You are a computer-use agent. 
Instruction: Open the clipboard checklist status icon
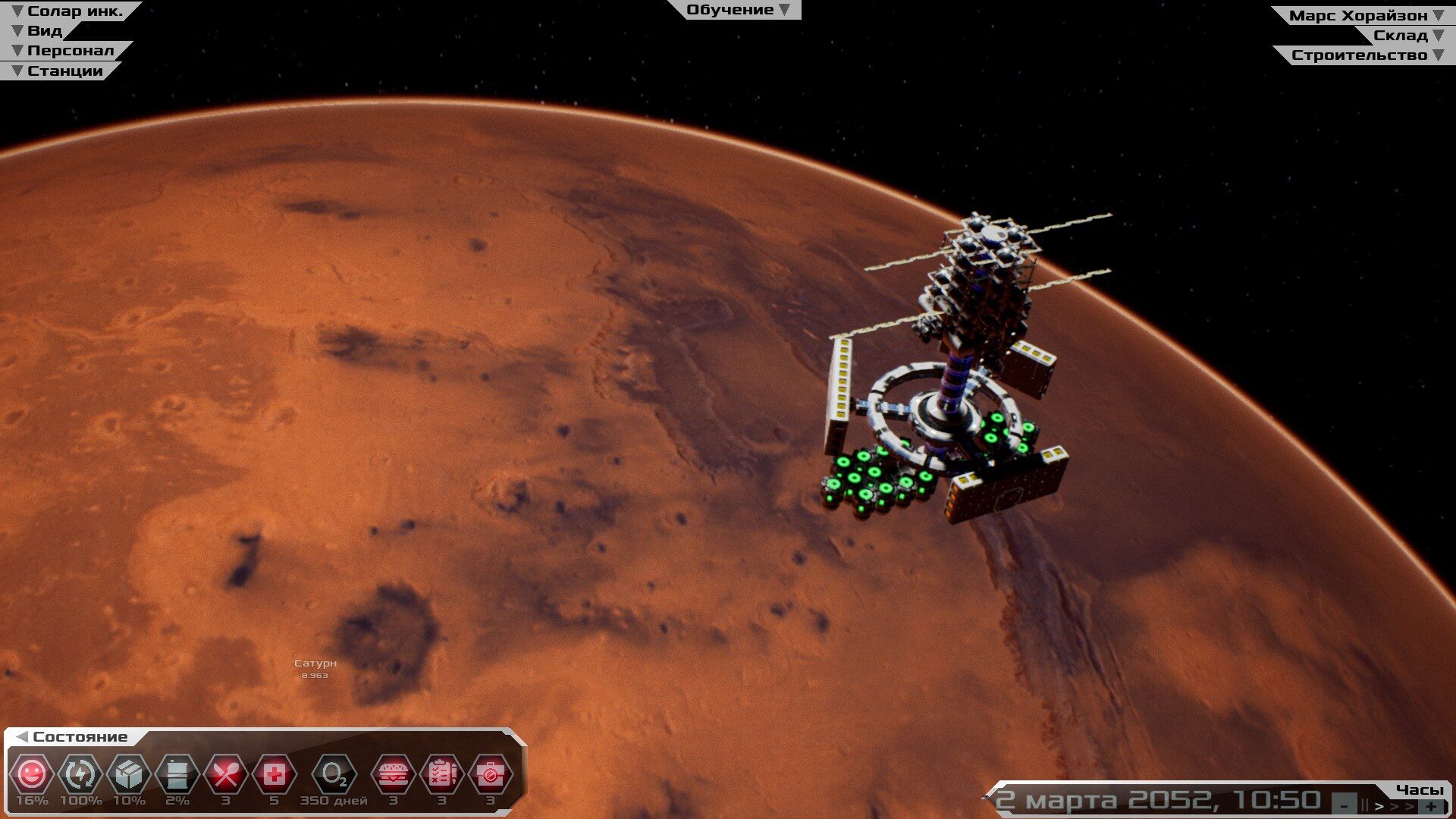(441, 775)
